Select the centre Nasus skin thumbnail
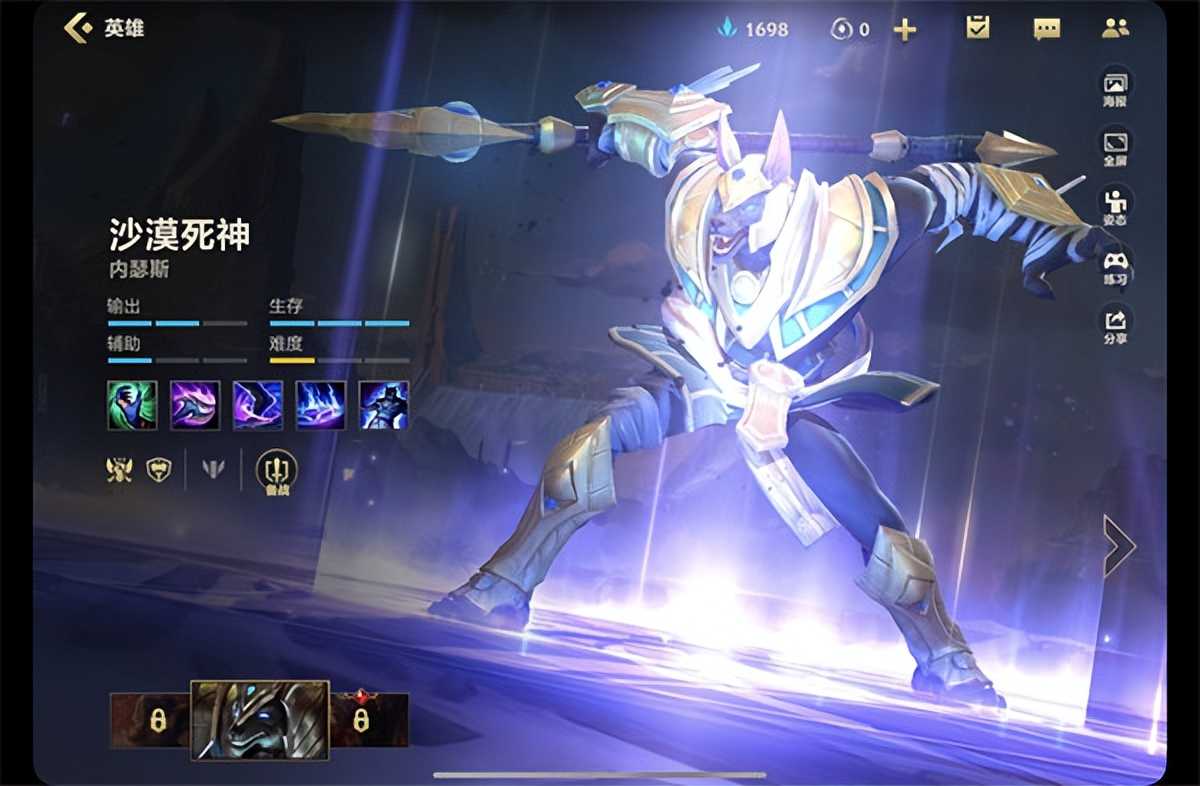Screen dimensions: 1200x786 coord(259,720)
